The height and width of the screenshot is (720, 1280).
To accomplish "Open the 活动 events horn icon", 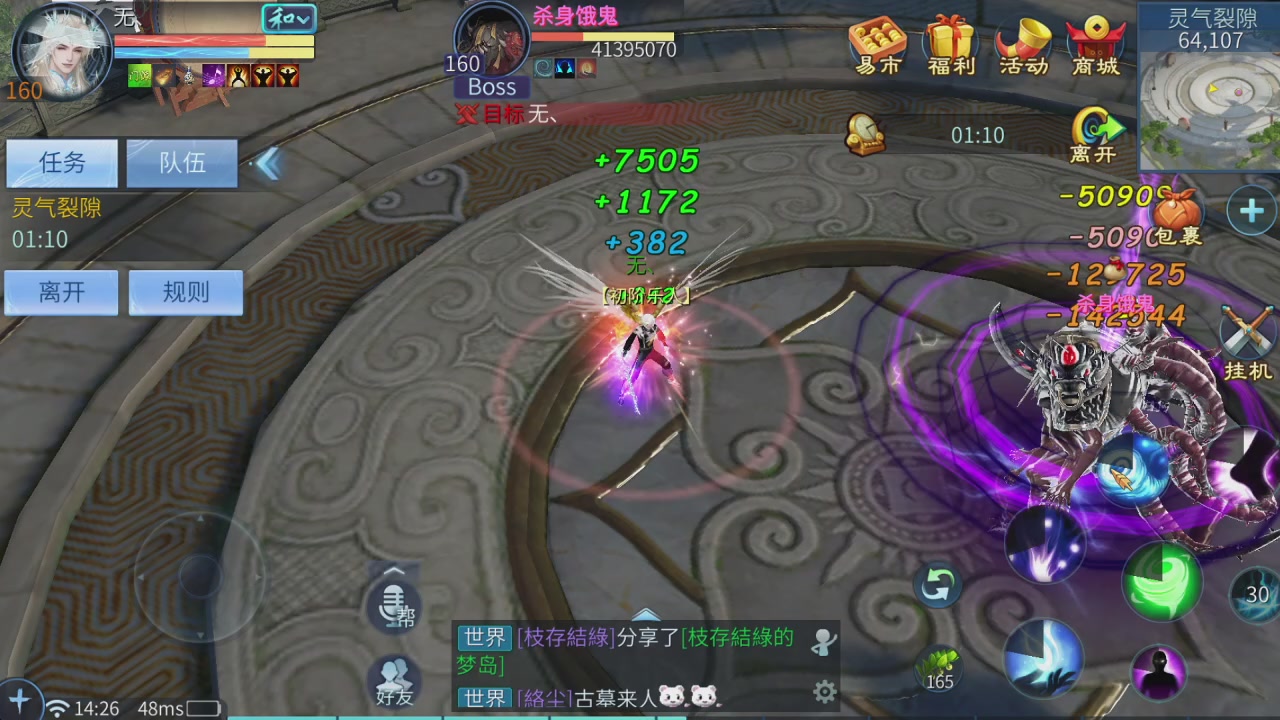I will 1022,45.
